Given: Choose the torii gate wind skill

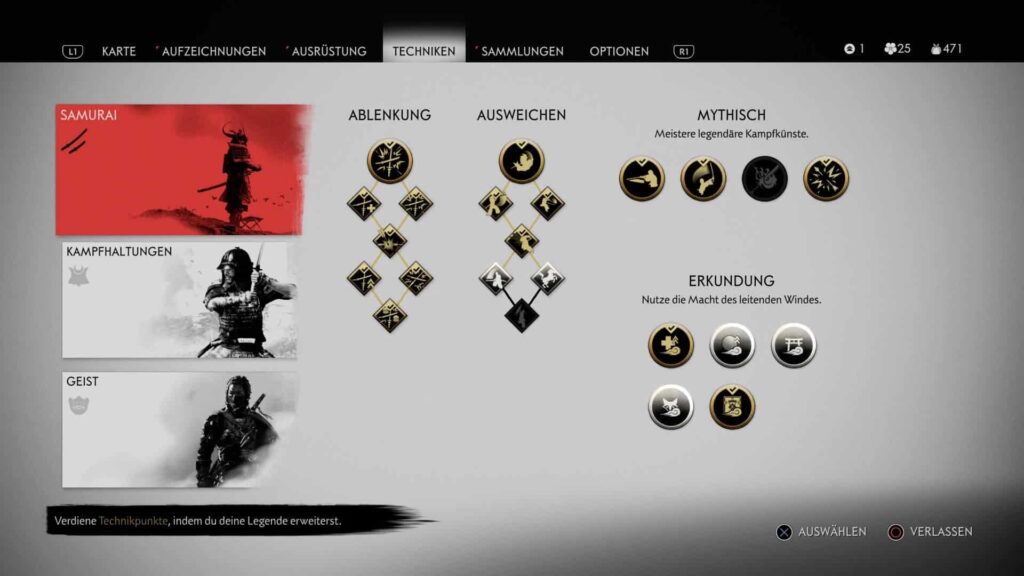Looking at the screenshot, I should coord(794,345).
